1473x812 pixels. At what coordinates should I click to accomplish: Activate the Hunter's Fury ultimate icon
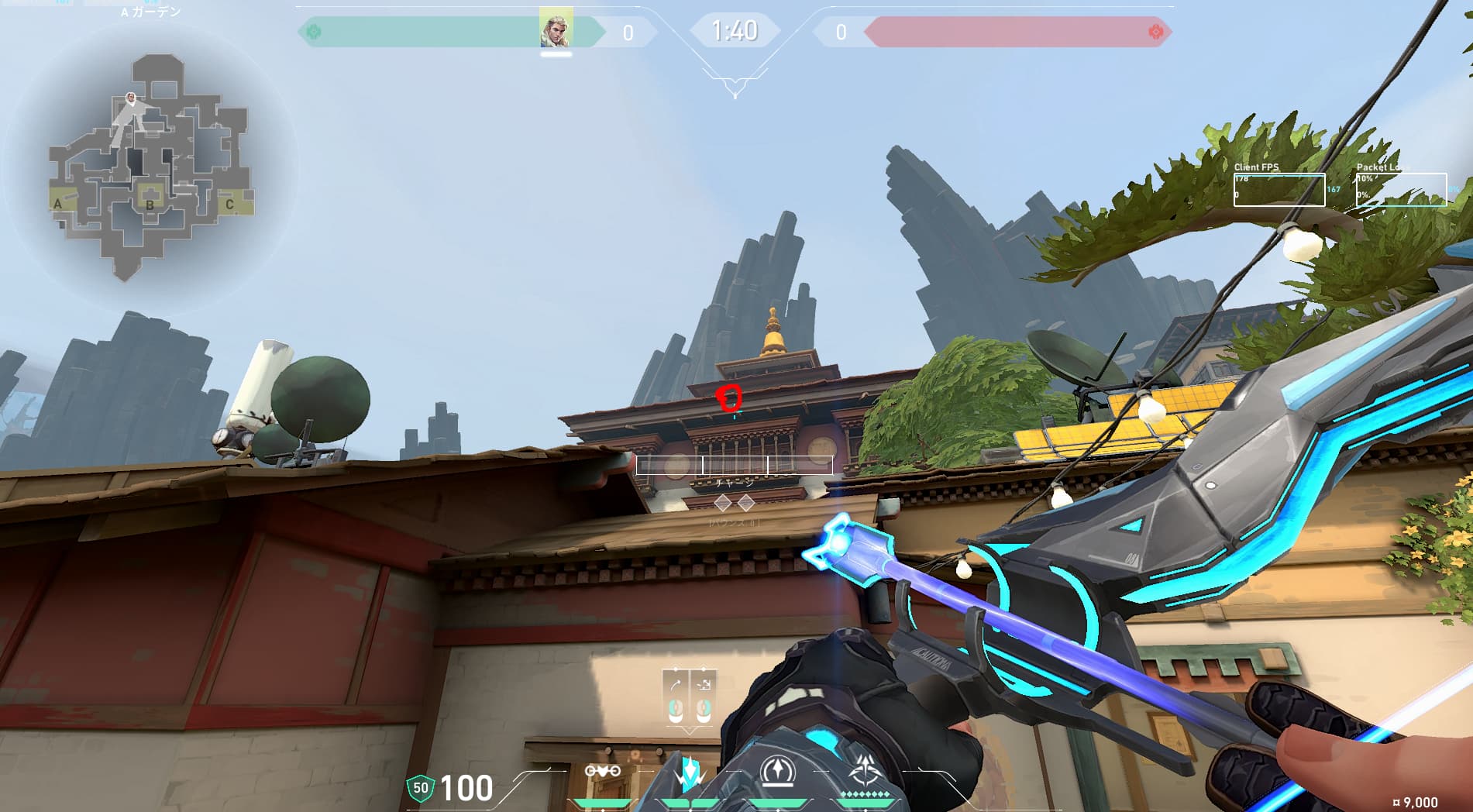tap(863, 772)
